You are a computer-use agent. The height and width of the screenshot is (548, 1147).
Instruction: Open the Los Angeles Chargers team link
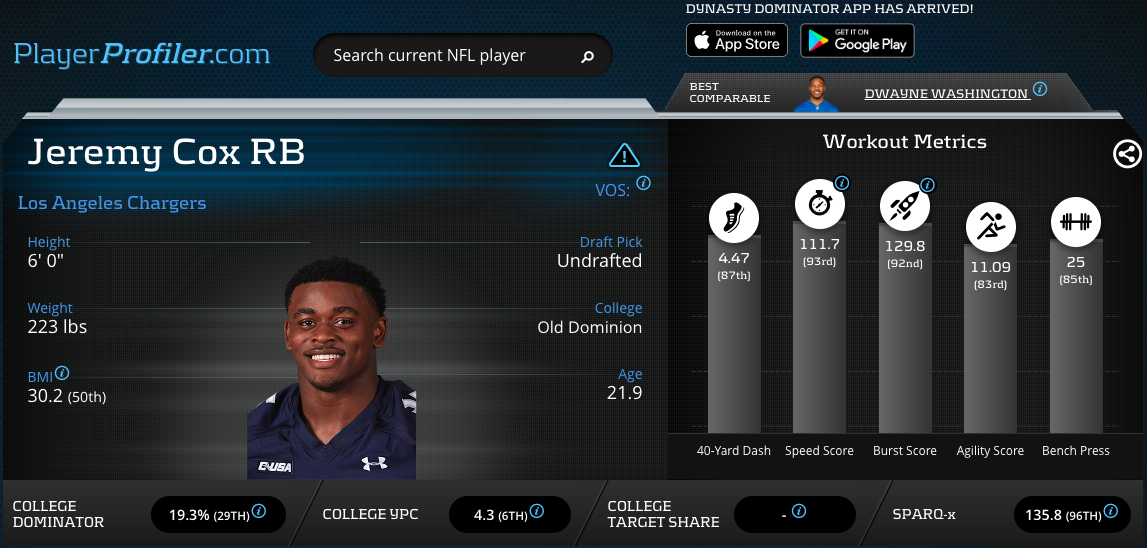(x=112, y=203)
